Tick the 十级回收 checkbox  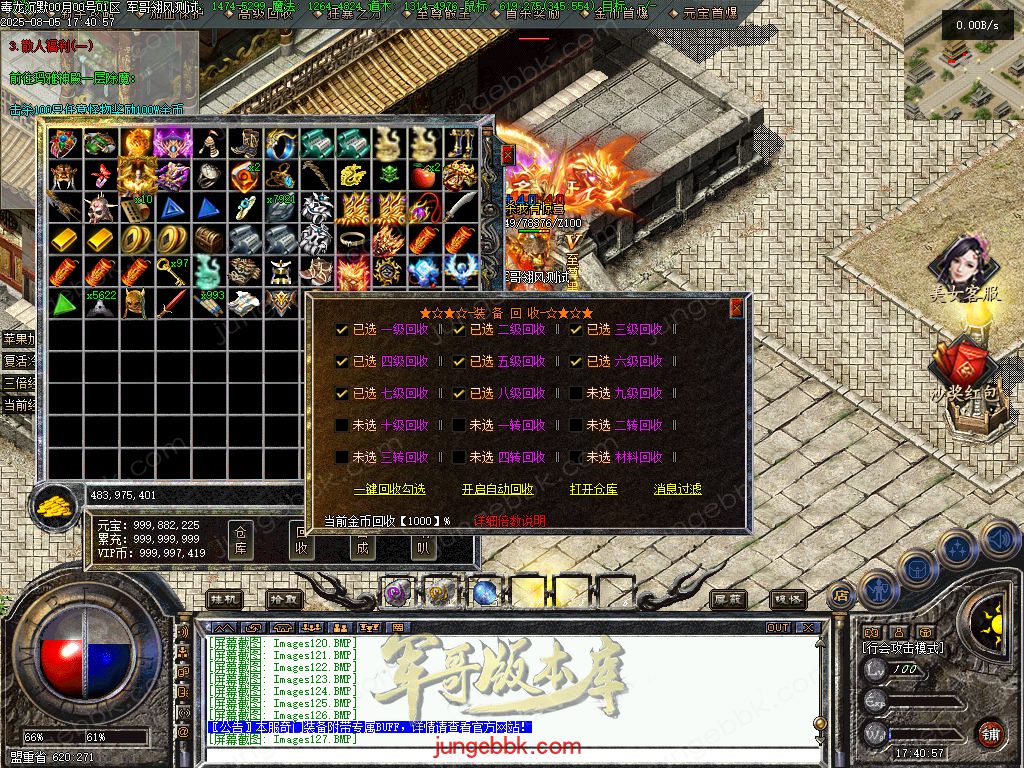click(343, 425)
